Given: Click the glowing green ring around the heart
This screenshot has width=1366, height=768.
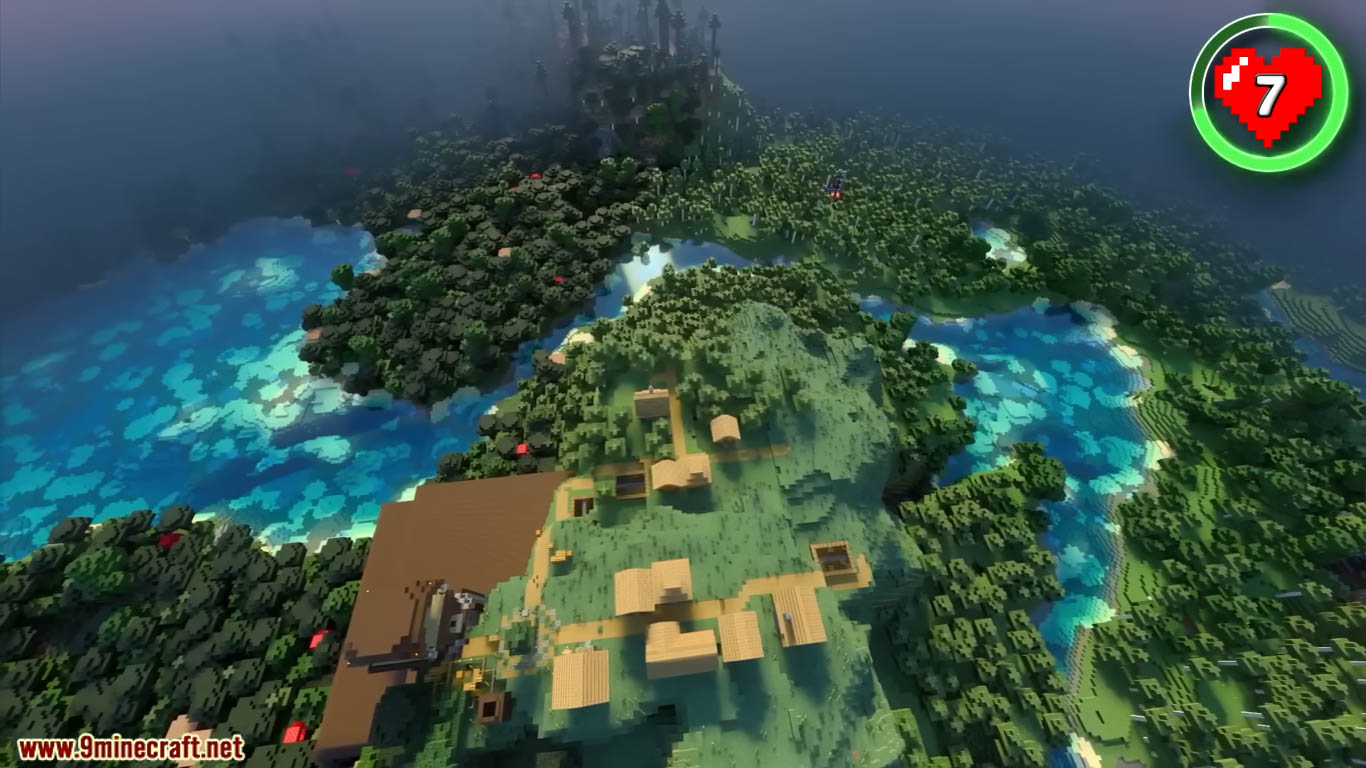Looking at the screenshot, I should 1263,20.
